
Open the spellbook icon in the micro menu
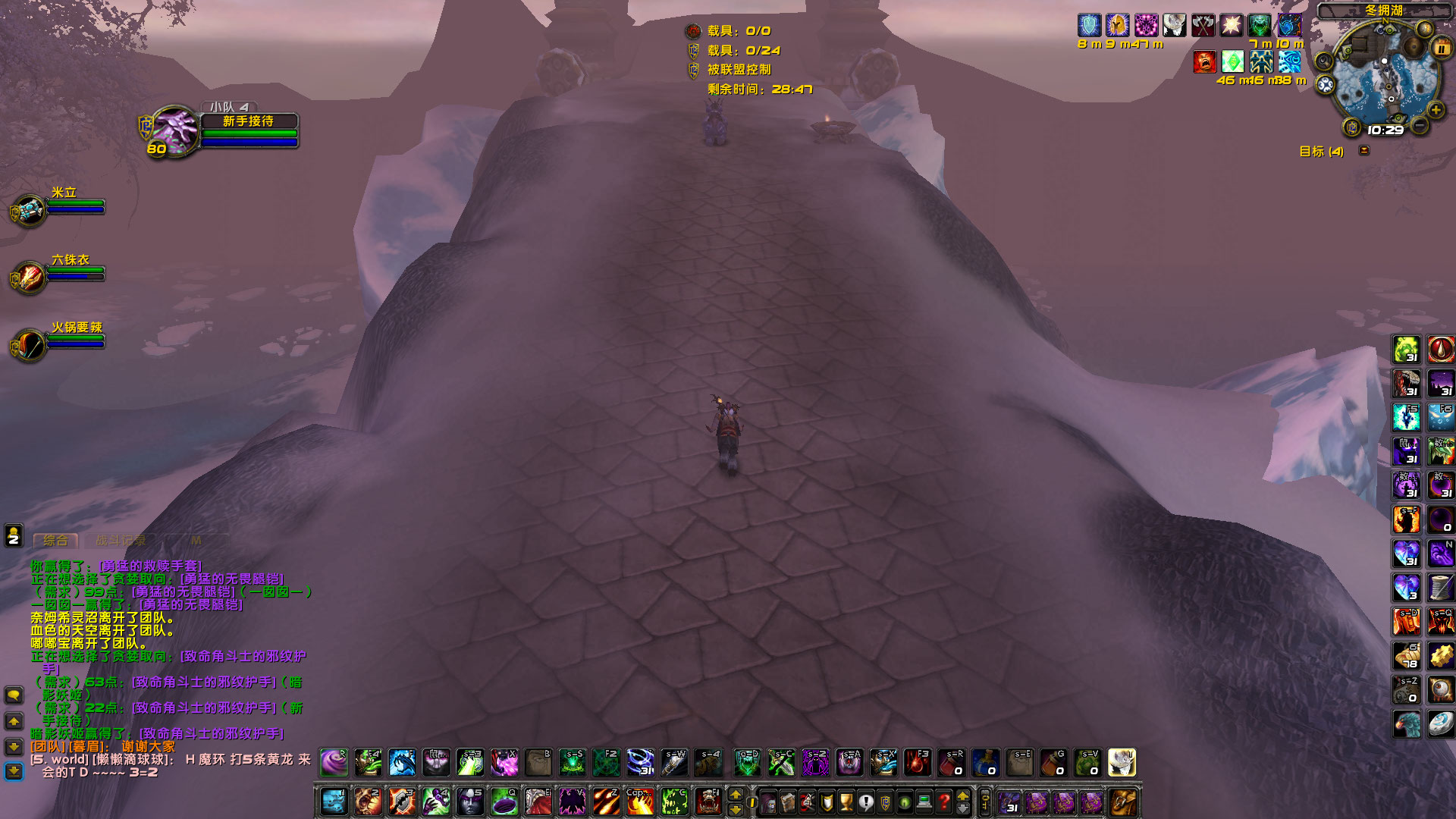click(x=787, y=802)
